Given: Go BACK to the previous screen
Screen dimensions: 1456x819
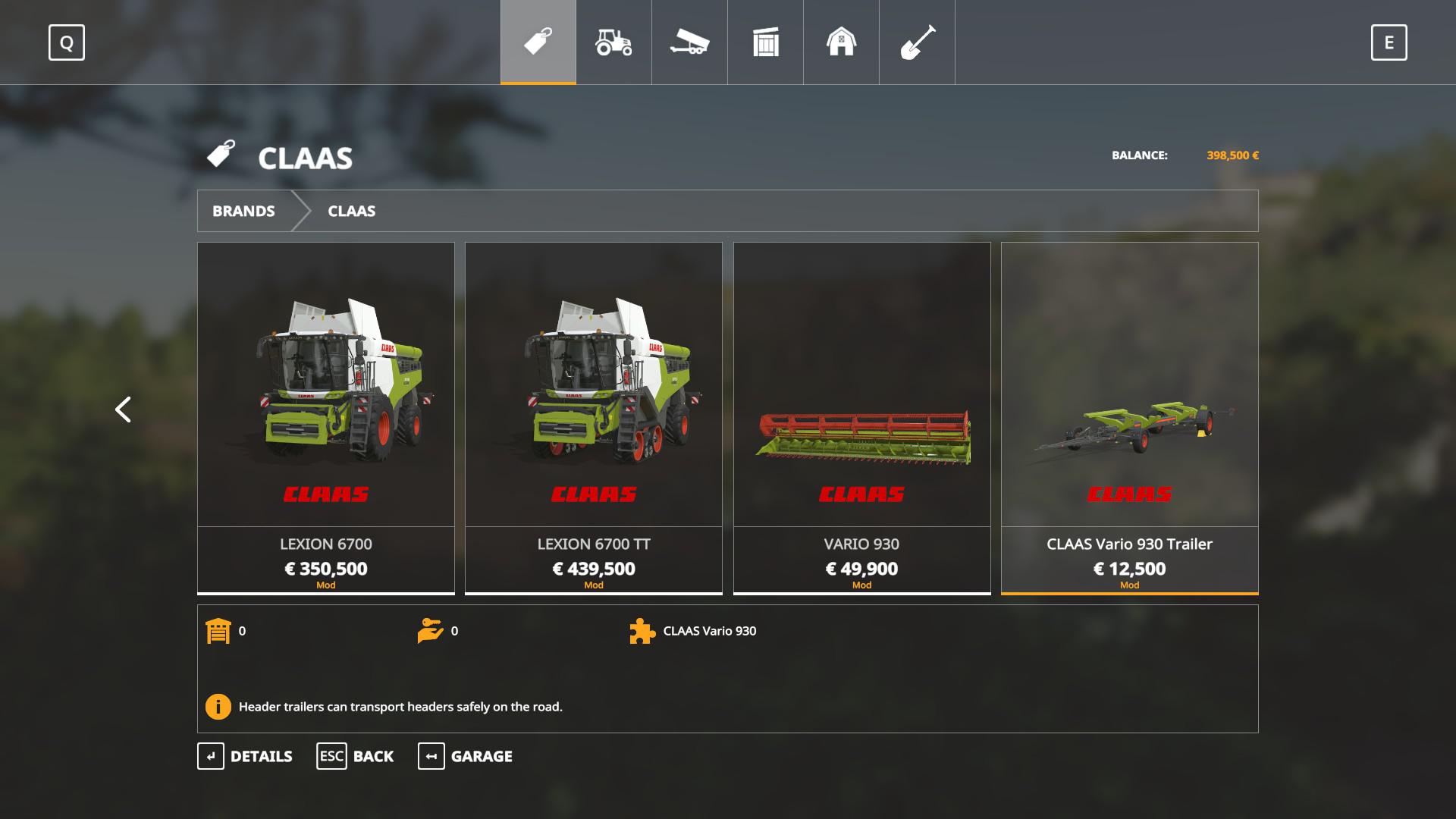Looking at the screenshot, I should click(x=356, y=756).
